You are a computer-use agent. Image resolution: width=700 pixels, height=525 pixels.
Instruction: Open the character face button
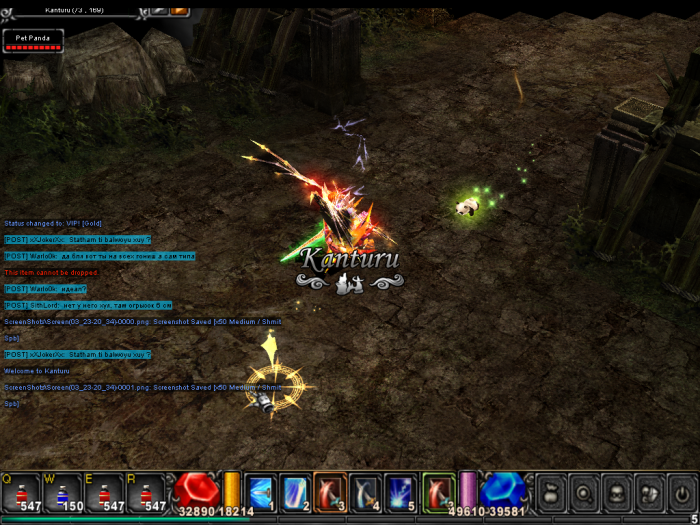616,492
